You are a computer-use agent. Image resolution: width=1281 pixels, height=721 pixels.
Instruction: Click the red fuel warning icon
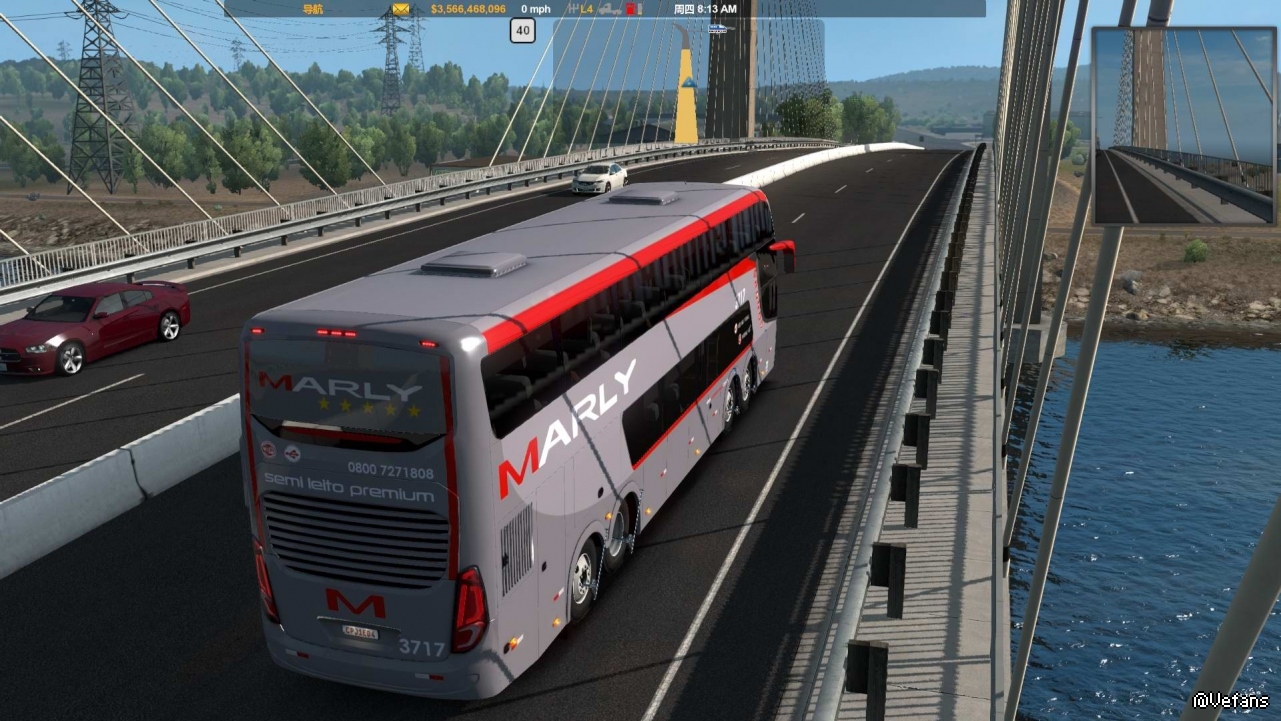[632, 9]
